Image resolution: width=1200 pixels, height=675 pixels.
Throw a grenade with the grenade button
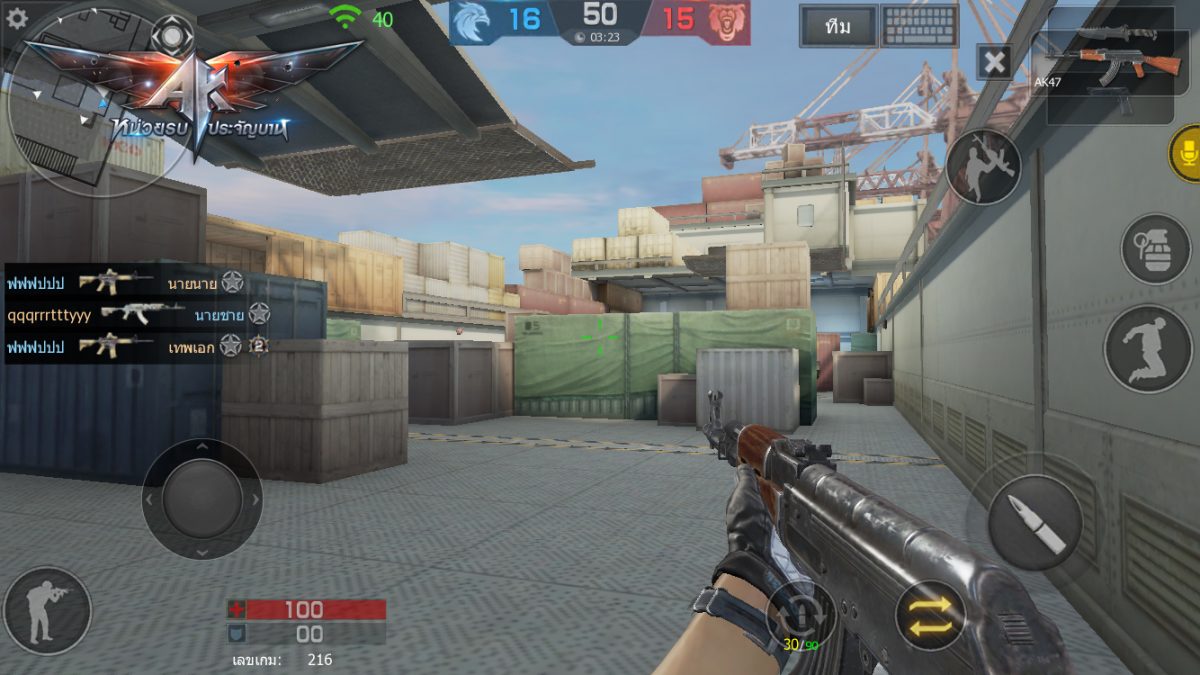[x=1155, y=249]
